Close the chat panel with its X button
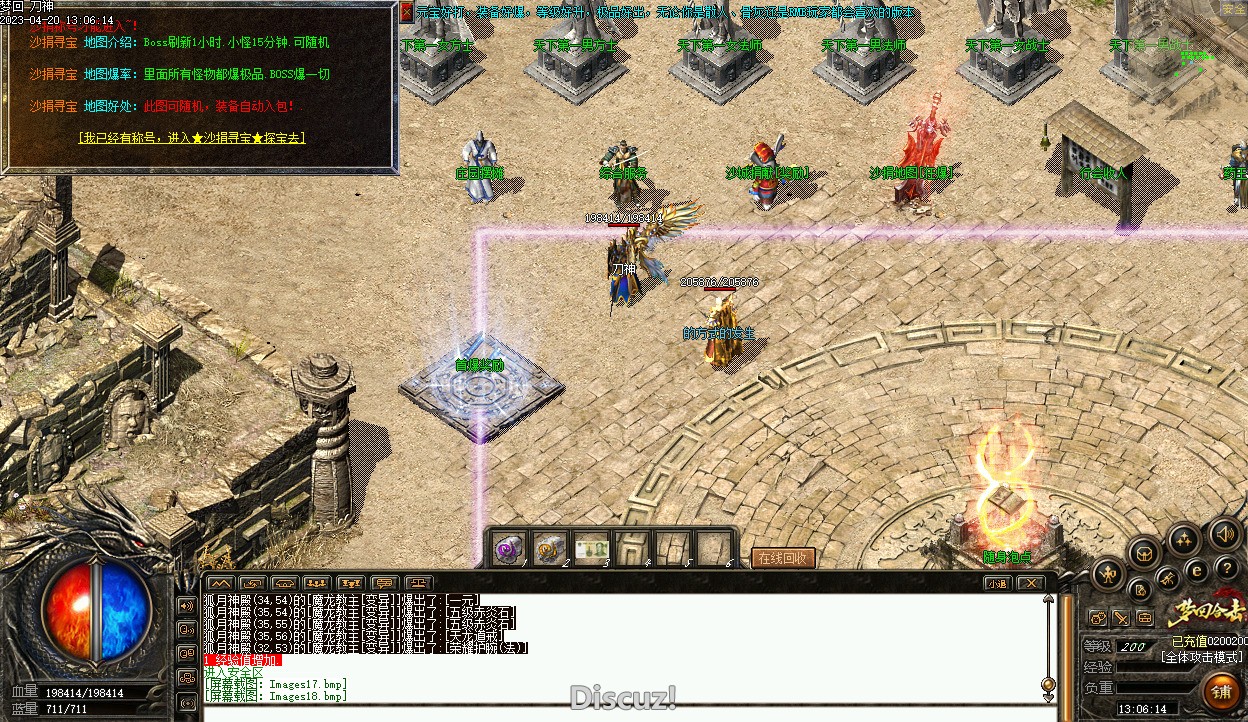Viewport: 1248px width, 722px height. (1030, 583)
